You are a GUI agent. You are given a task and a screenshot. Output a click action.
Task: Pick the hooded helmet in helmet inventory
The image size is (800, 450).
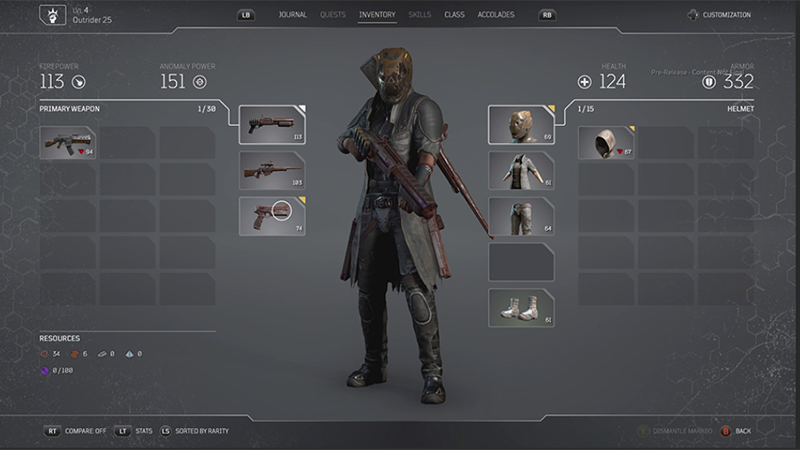pyautogui.click(x=606, y=143)
